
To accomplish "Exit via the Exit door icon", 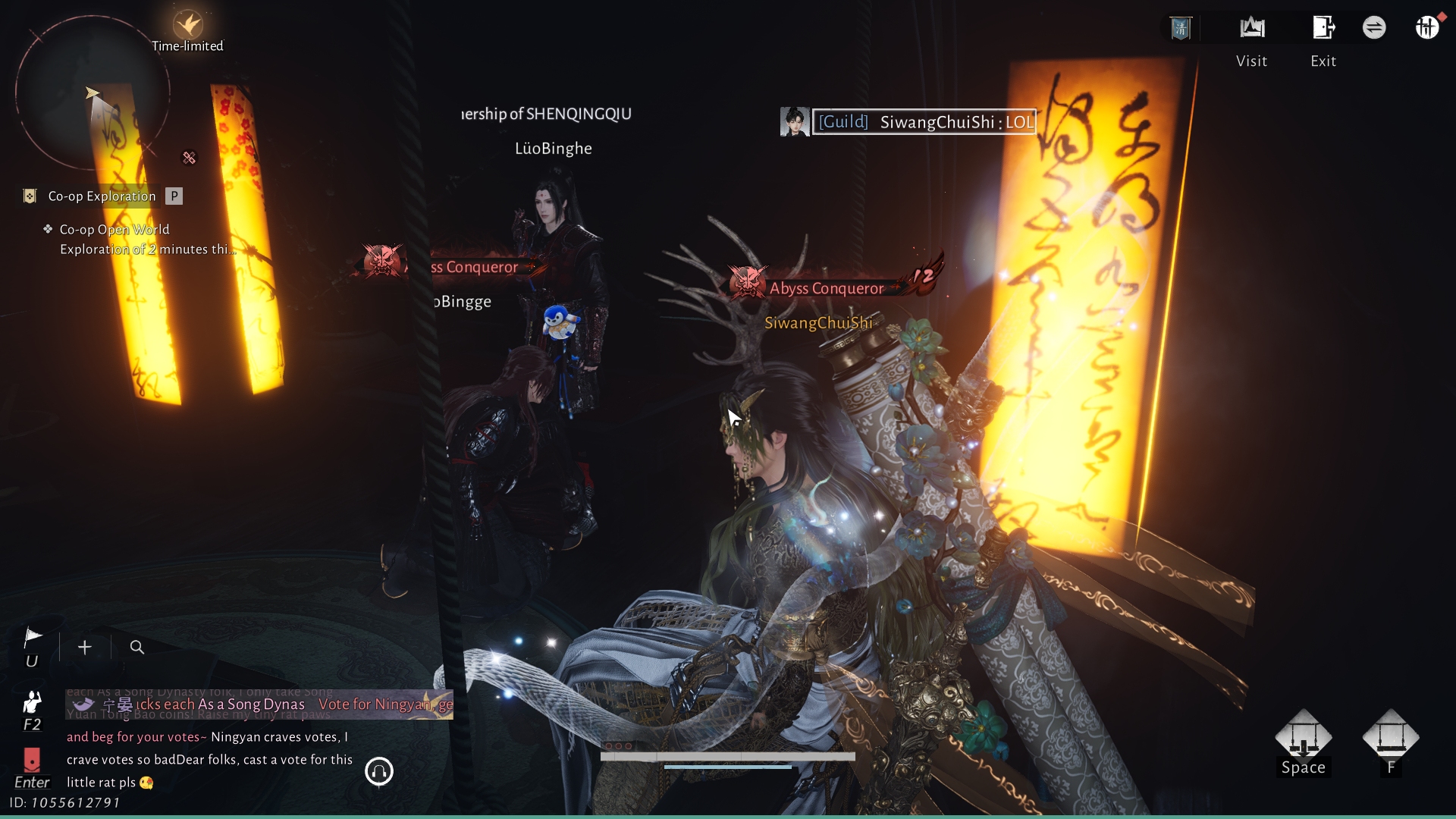I will 1323,29.
